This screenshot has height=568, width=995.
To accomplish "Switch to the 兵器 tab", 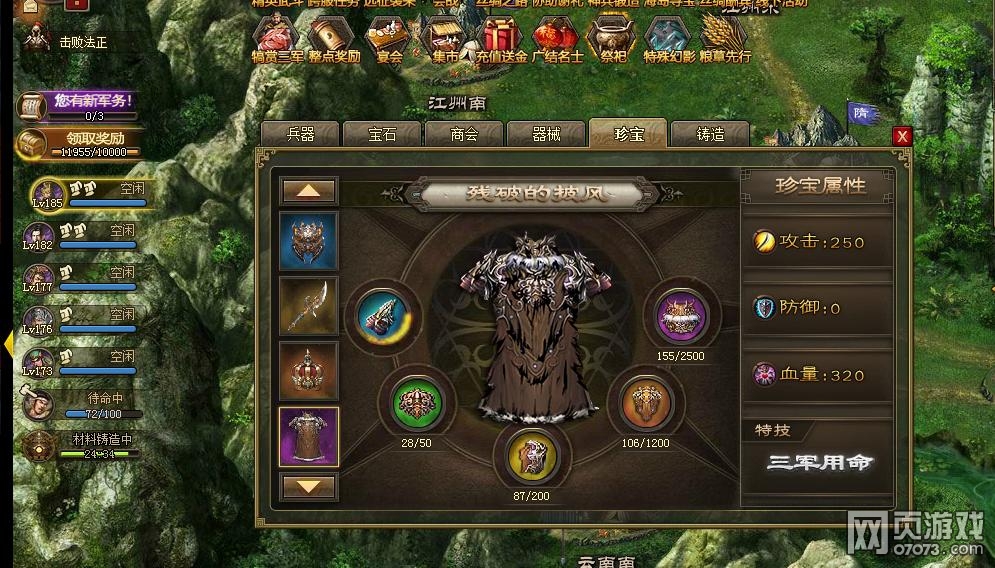I will point(300,134).
